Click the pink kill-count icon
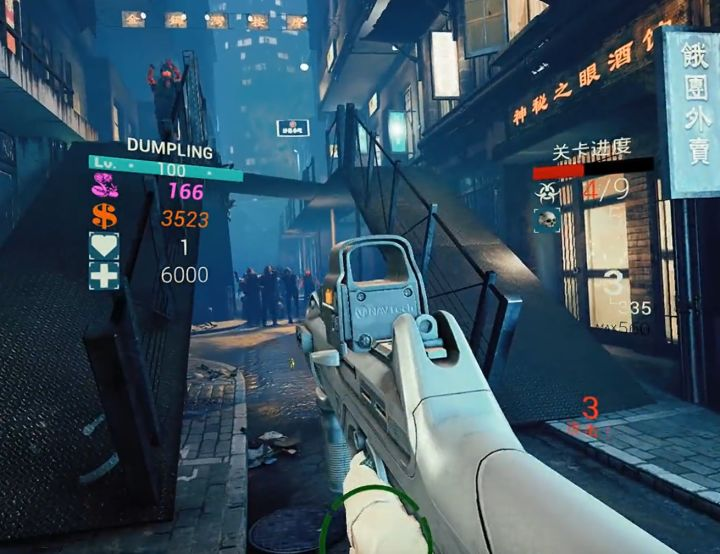 [104, 187]
